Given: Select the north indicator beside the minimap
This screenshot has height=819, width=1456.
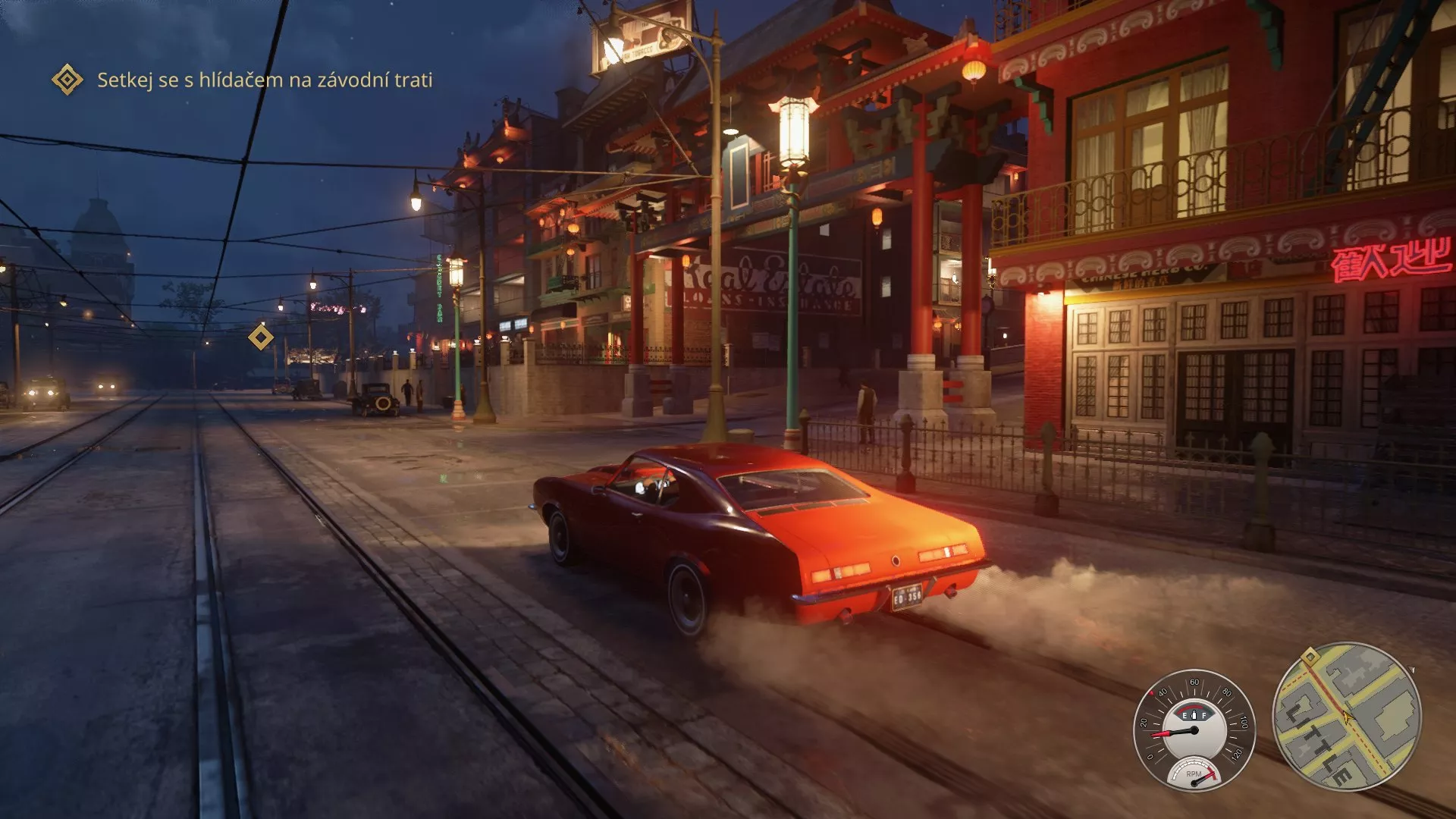Looking at the screenshot, I should [1412, 669].
